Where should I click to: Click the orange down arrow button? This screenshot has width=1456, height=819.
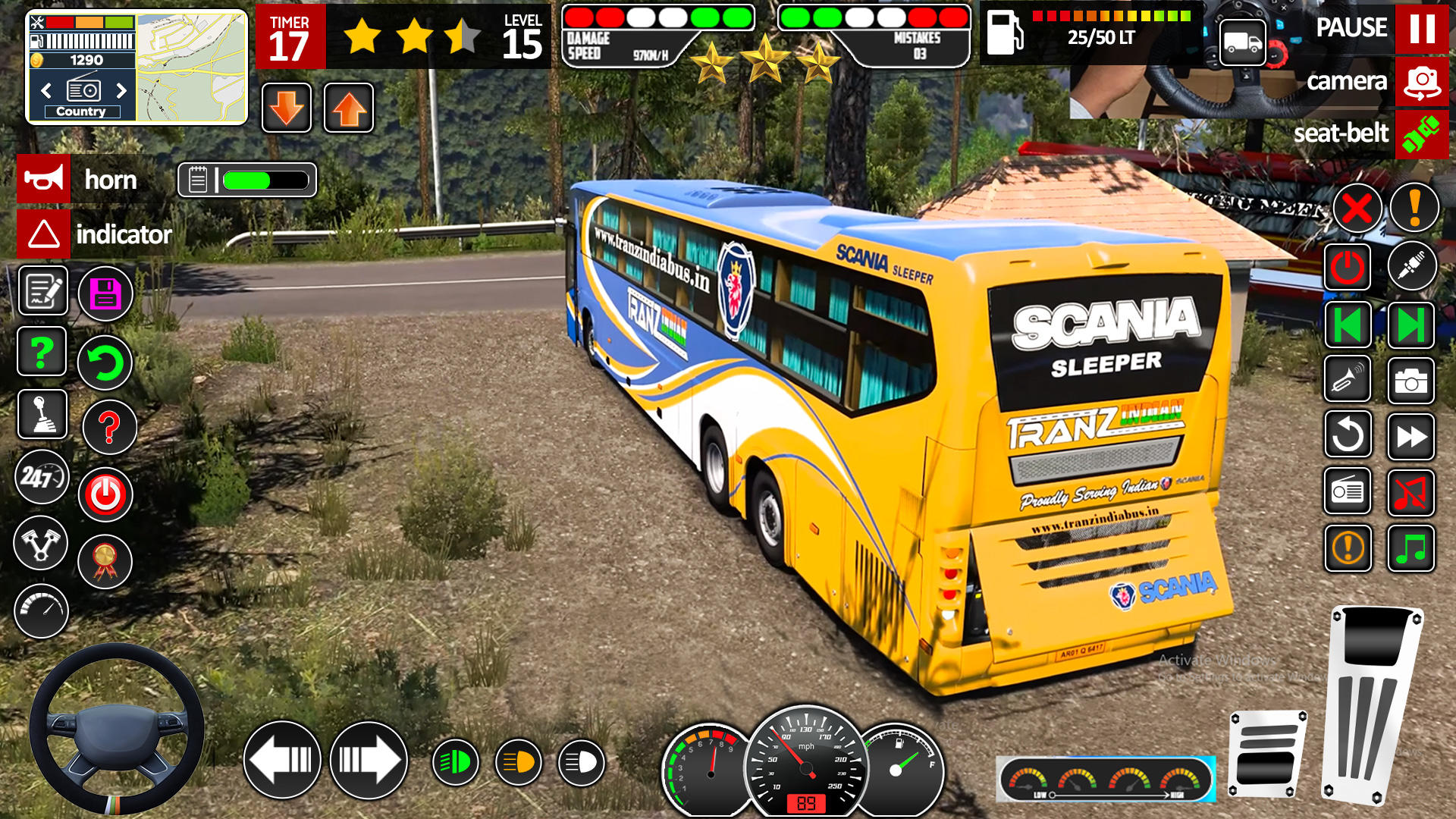[287, 108]
